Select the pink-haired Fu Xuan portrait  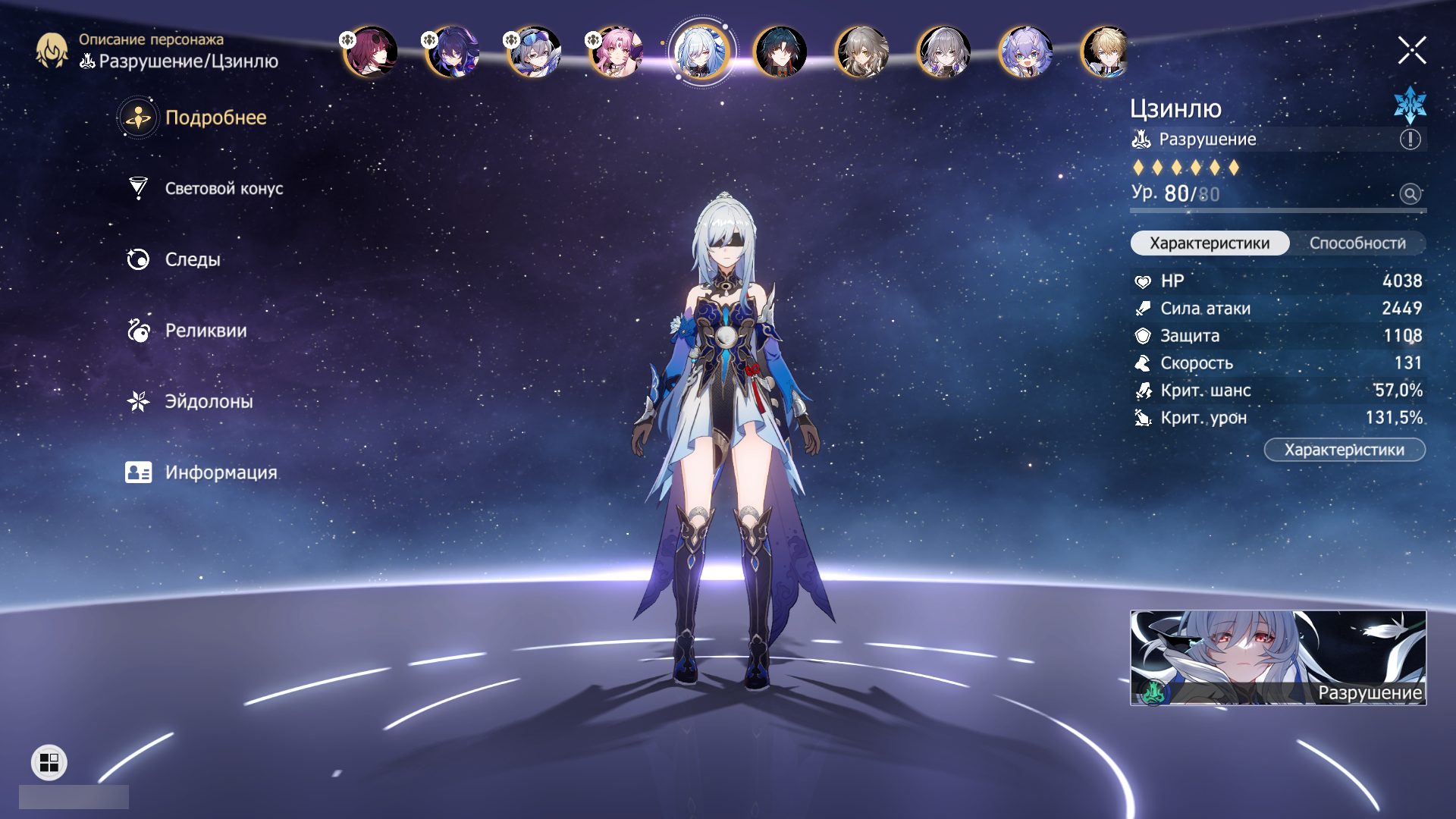coord(617,52)
